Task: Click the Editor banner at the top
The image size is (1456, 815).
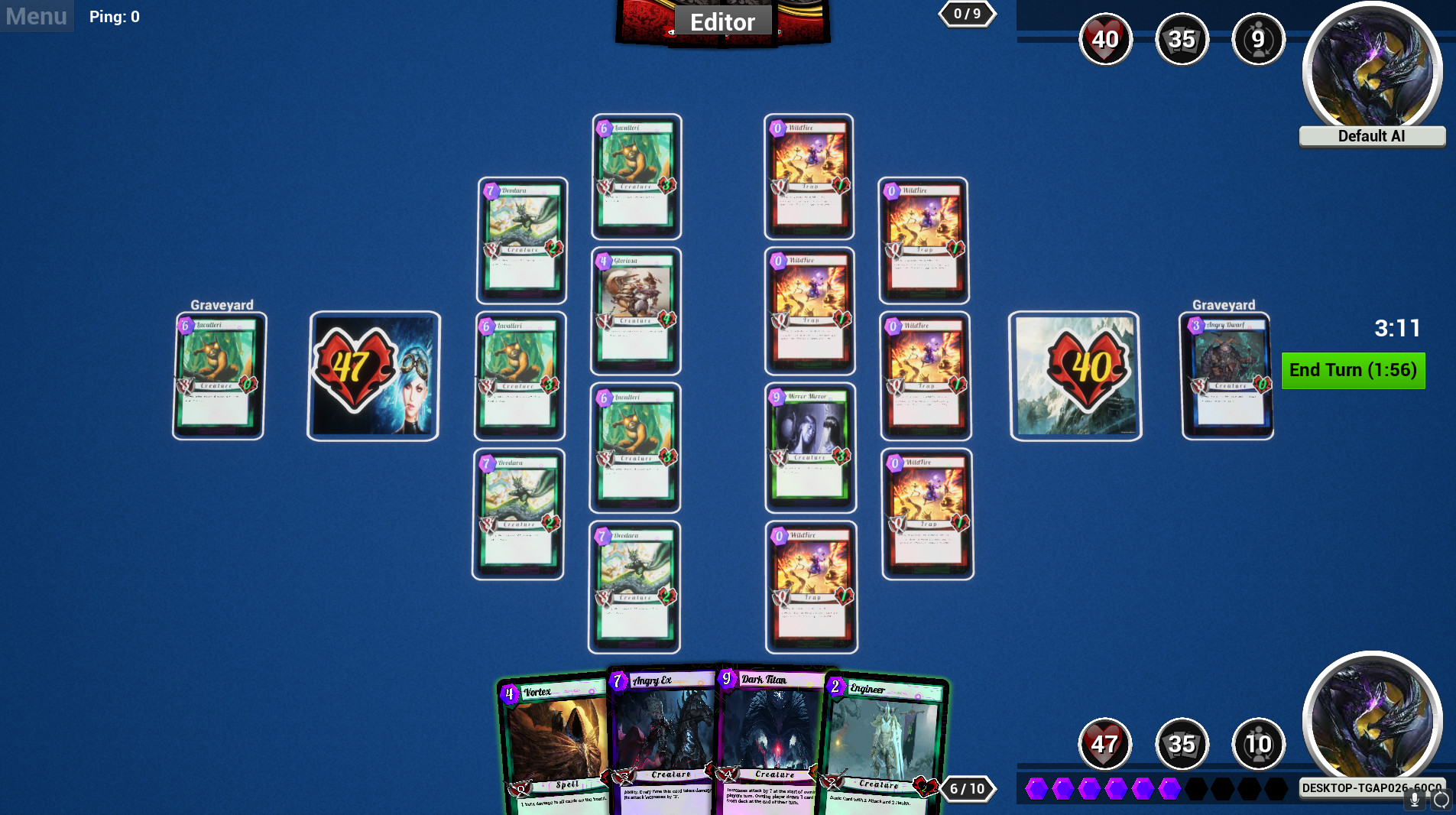Action: (x=722, y=21)
